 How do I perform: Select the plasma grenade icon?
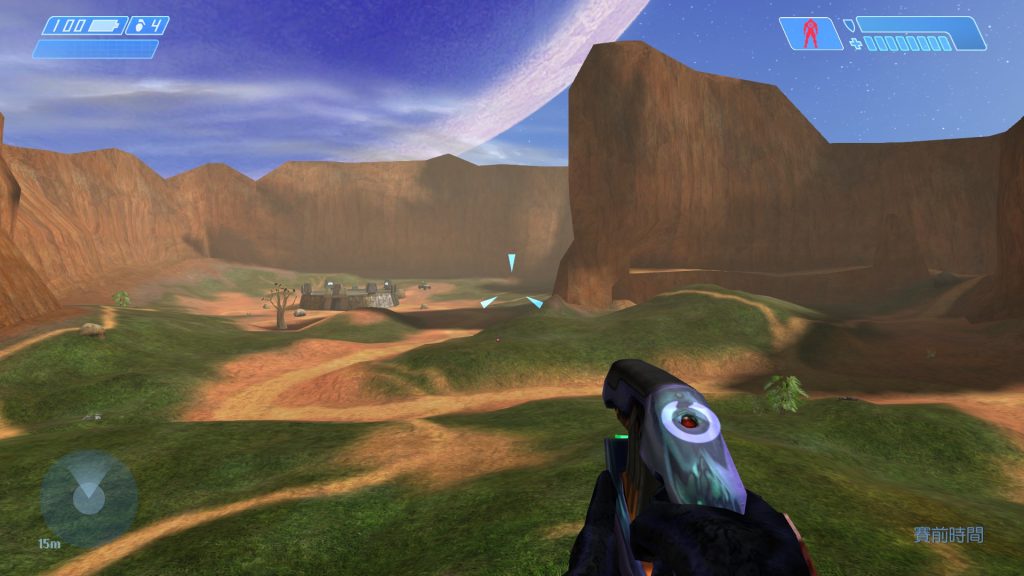[x=139, y=26]
